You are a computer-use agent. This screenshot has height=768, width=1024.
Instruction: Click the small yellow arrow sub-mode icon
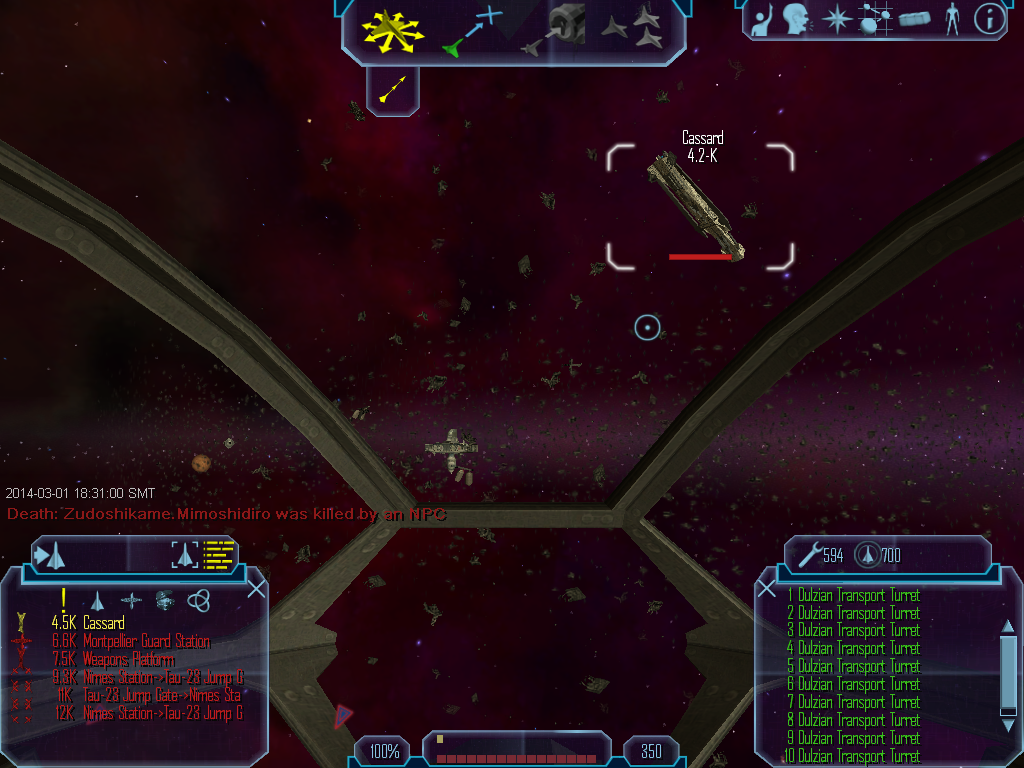click(x=393, y=91)
